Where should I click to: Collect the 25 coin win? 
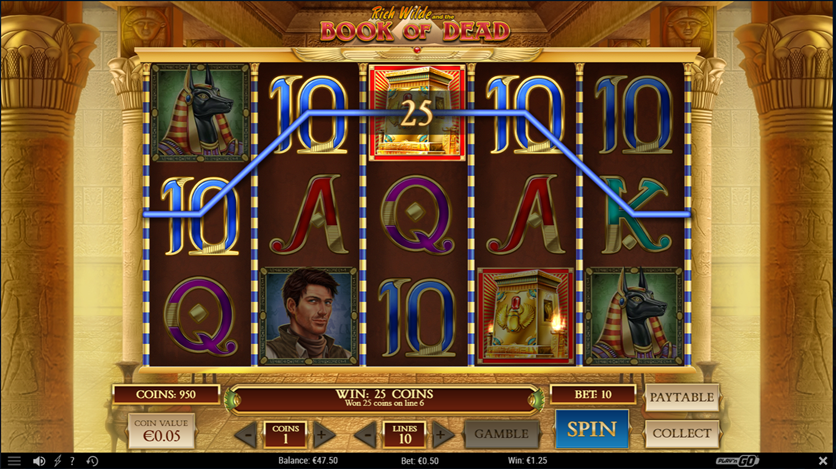click(682, 433)
